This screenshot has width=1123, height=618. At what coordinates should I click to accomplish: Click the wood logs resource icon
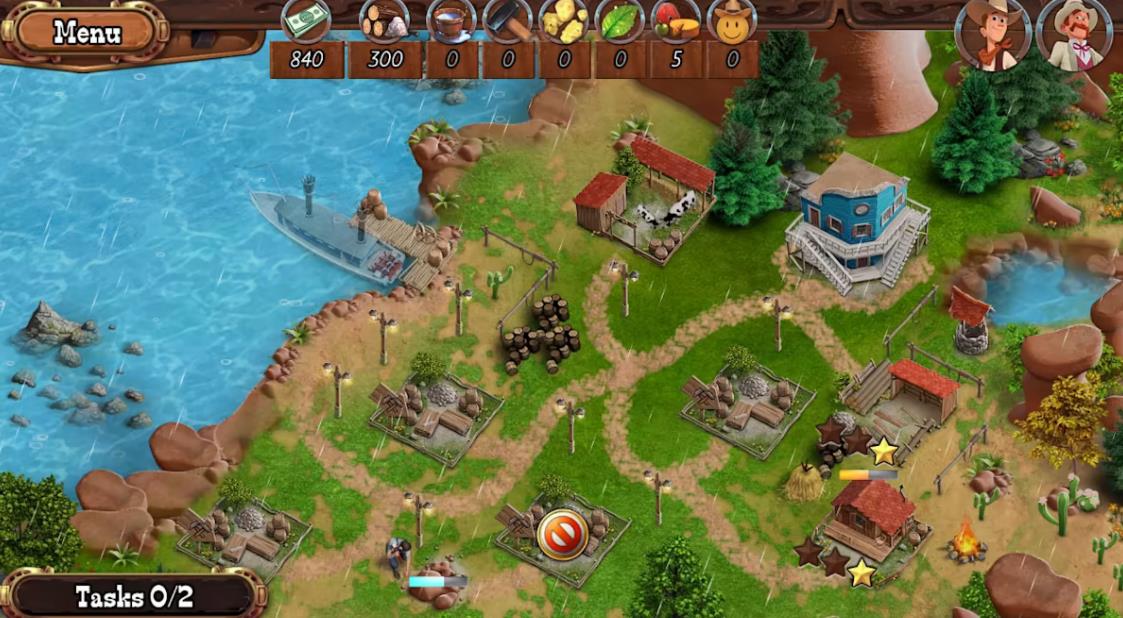(x=385, y=20)
